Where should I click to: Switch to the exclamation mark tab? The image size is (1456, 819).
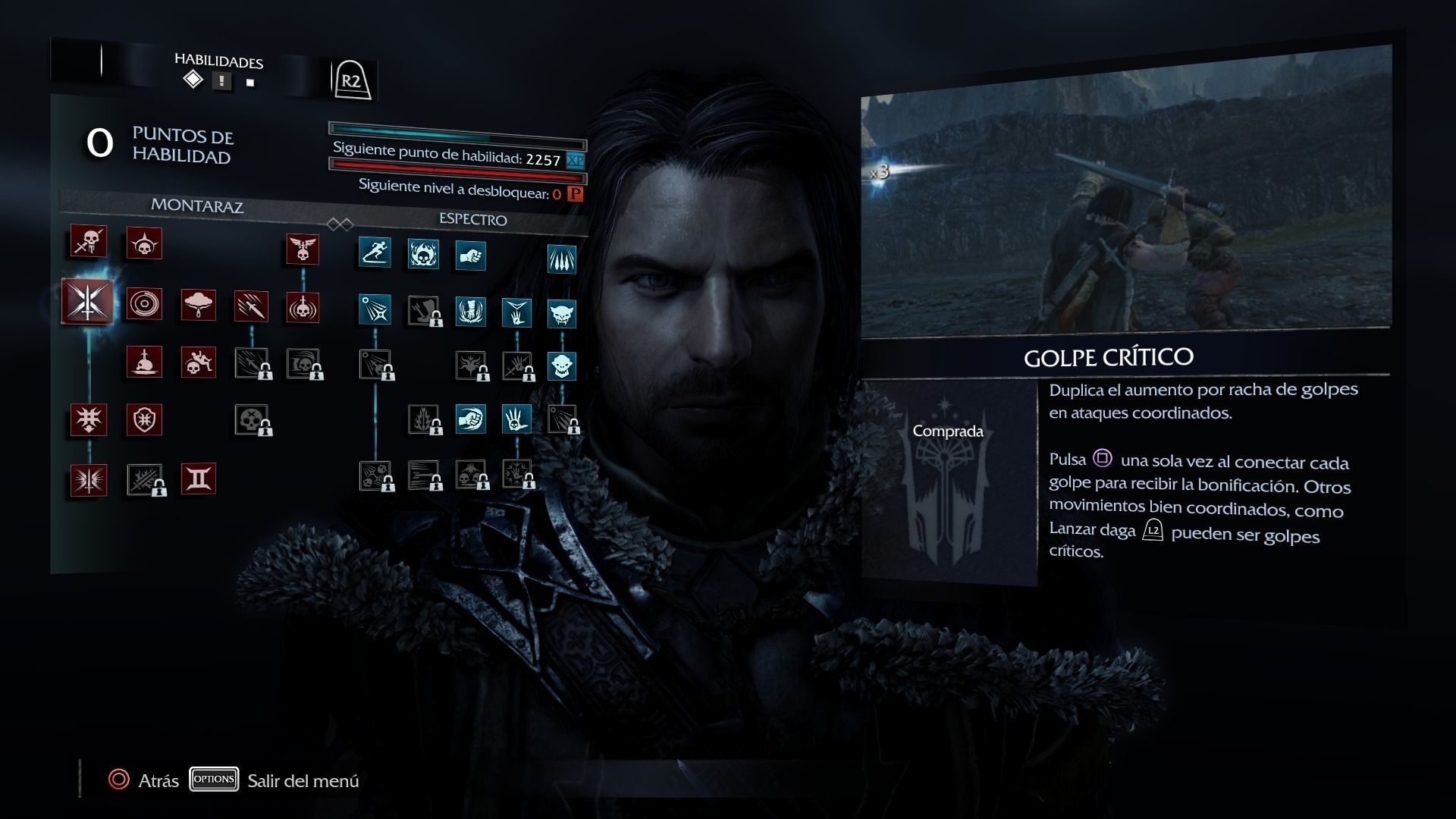[221, 81]
